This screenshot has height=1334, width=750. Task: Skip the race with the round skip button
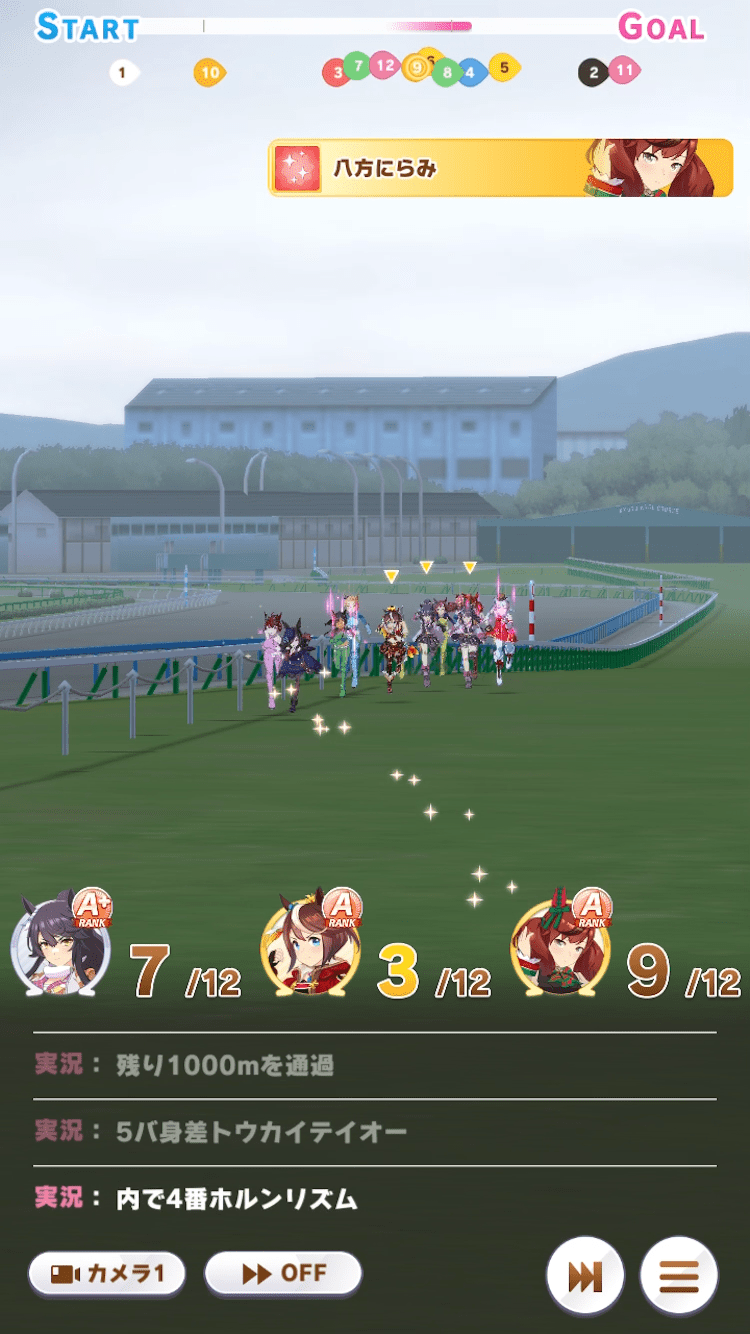[x=585, y=1276]
